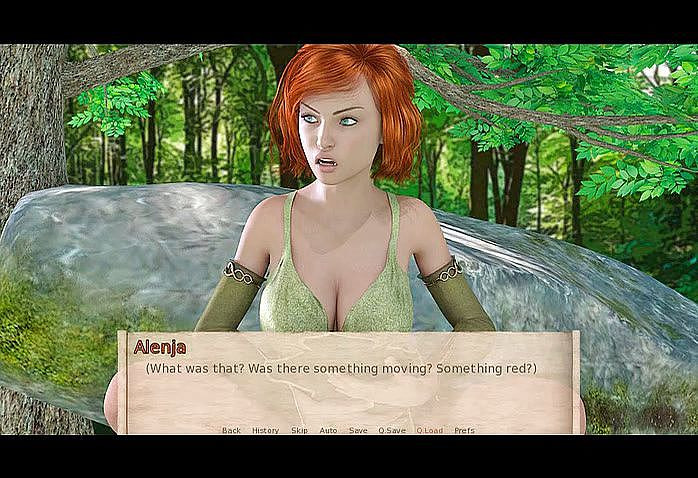
Task: Go back using the Back button
Action: pos(231,431)
